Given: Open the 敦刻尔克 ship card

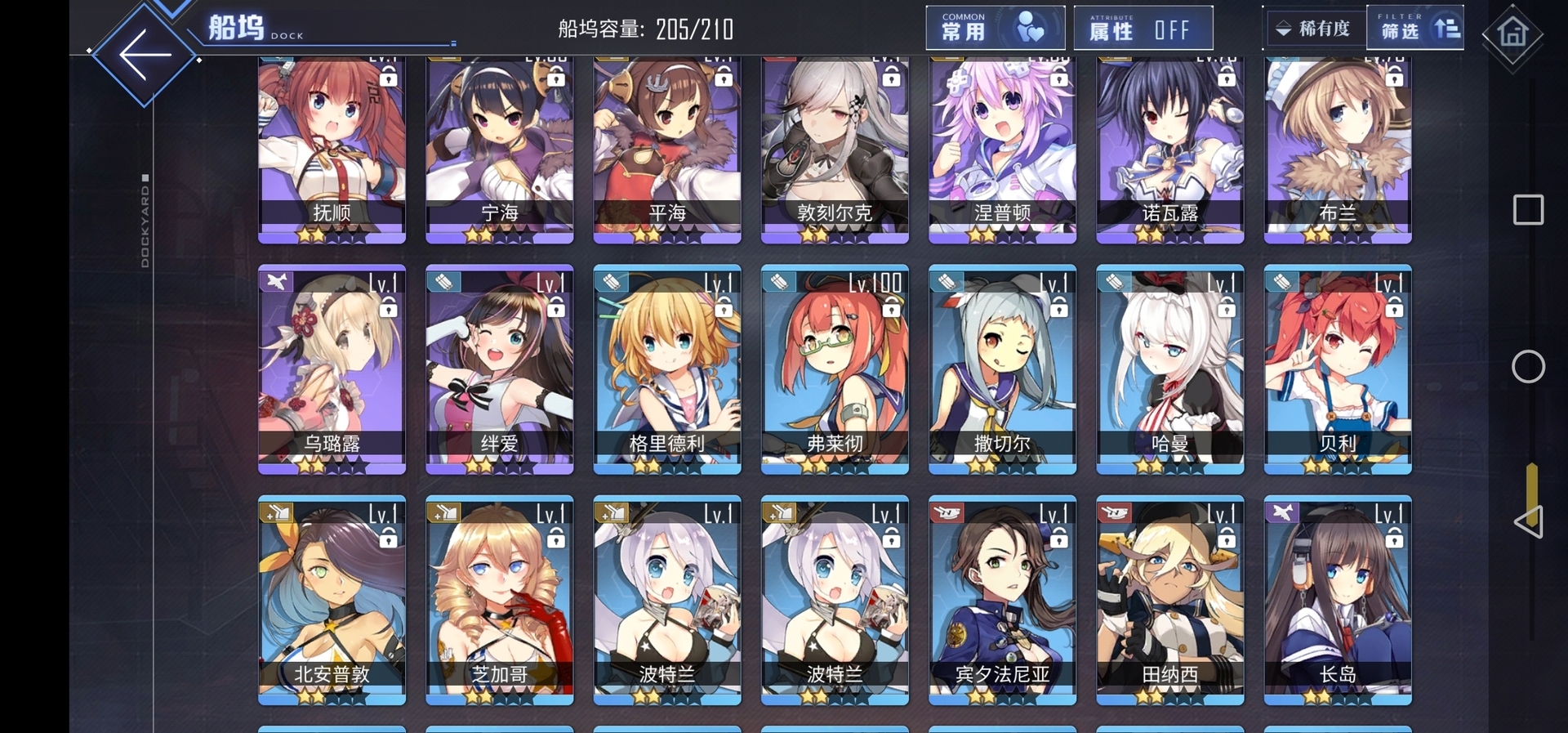Looking at the screenshot, I should [x=835, y=147].
